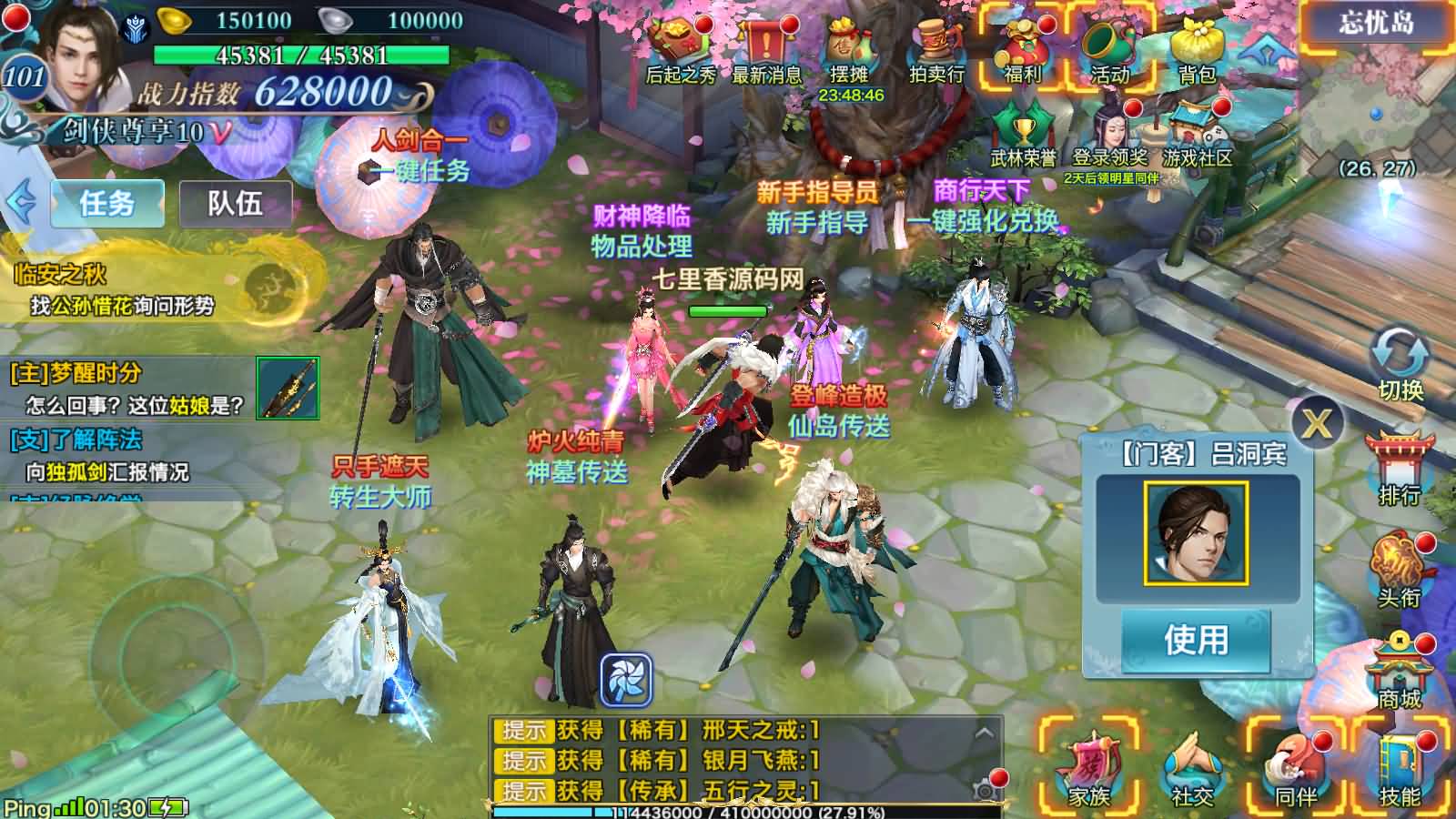Open the 背包 backpack
The width and height of the screenshot is (1456, 819).
1196,50
